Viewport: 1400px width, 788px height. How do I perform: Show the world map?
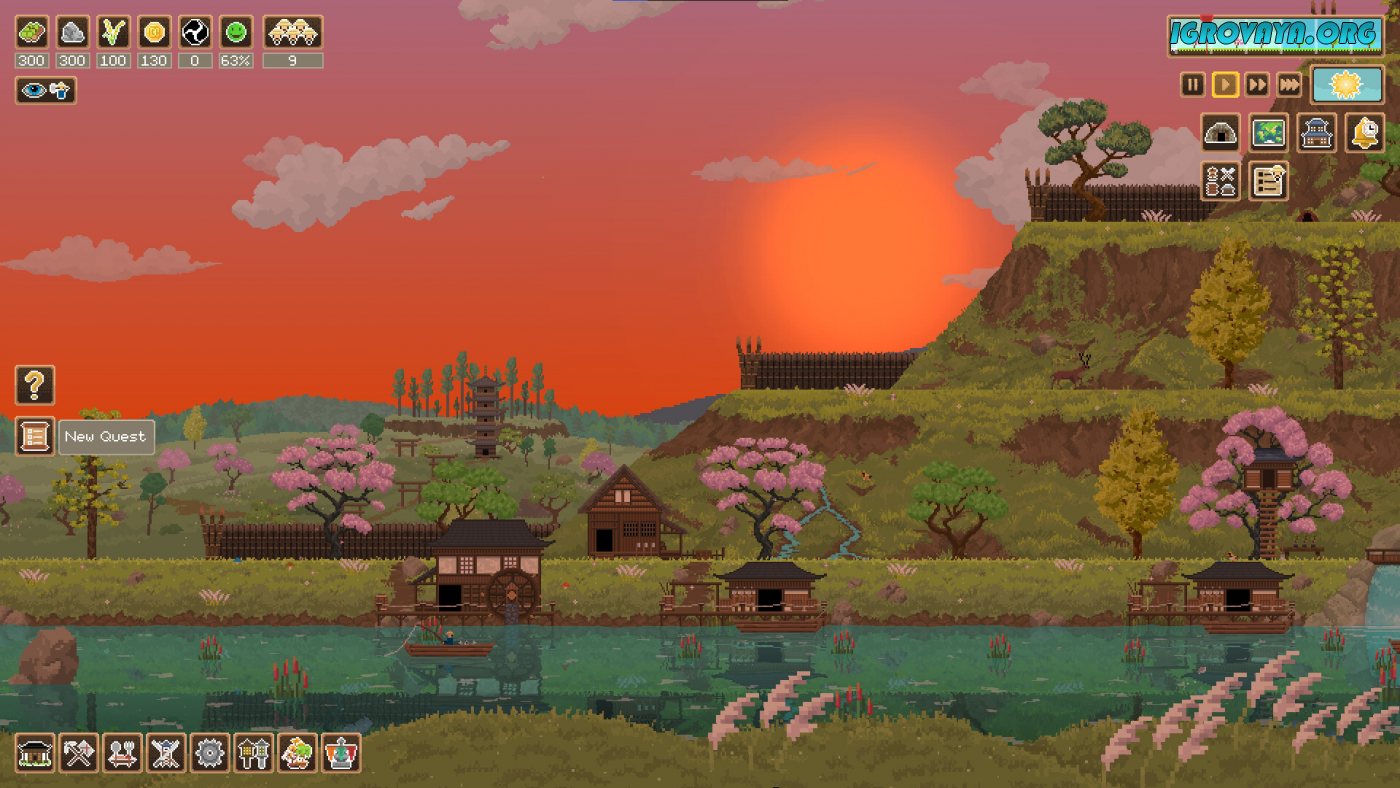coord(1268,133)
